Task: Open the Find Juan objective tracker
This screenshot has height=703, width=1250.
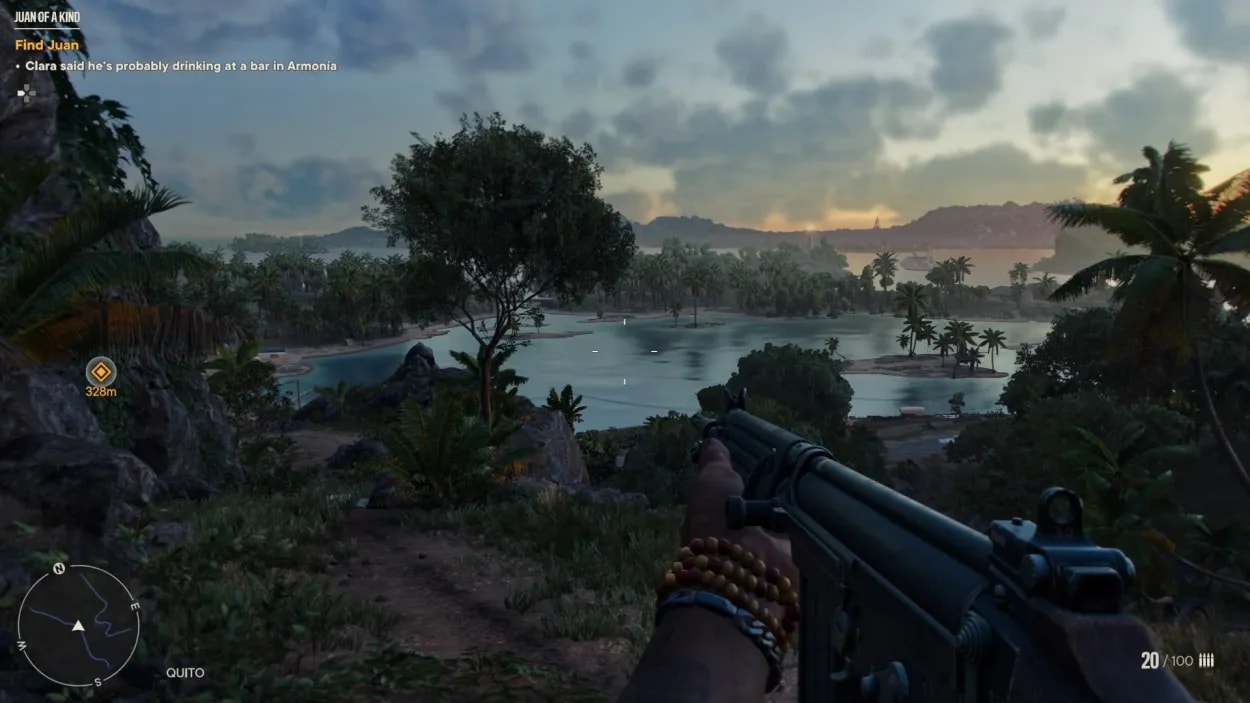Action: [x=47, y=45]
